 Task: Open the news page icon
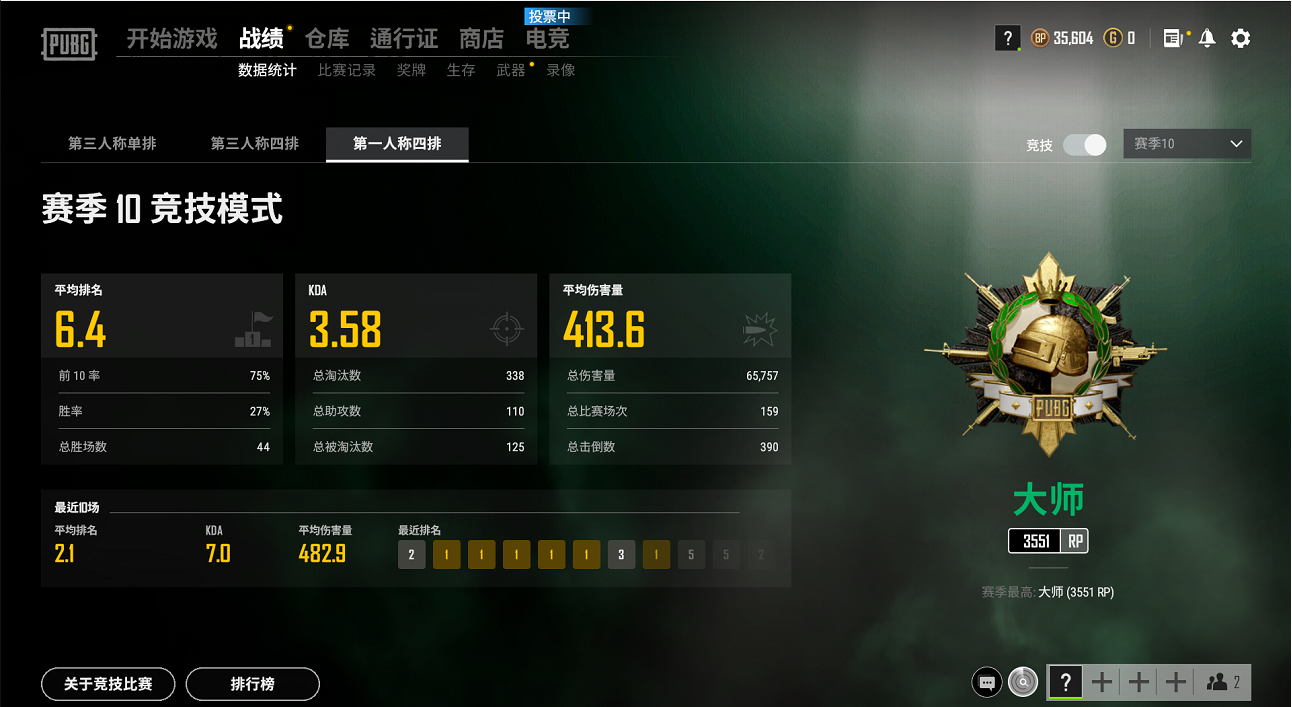coord(1172,39)
